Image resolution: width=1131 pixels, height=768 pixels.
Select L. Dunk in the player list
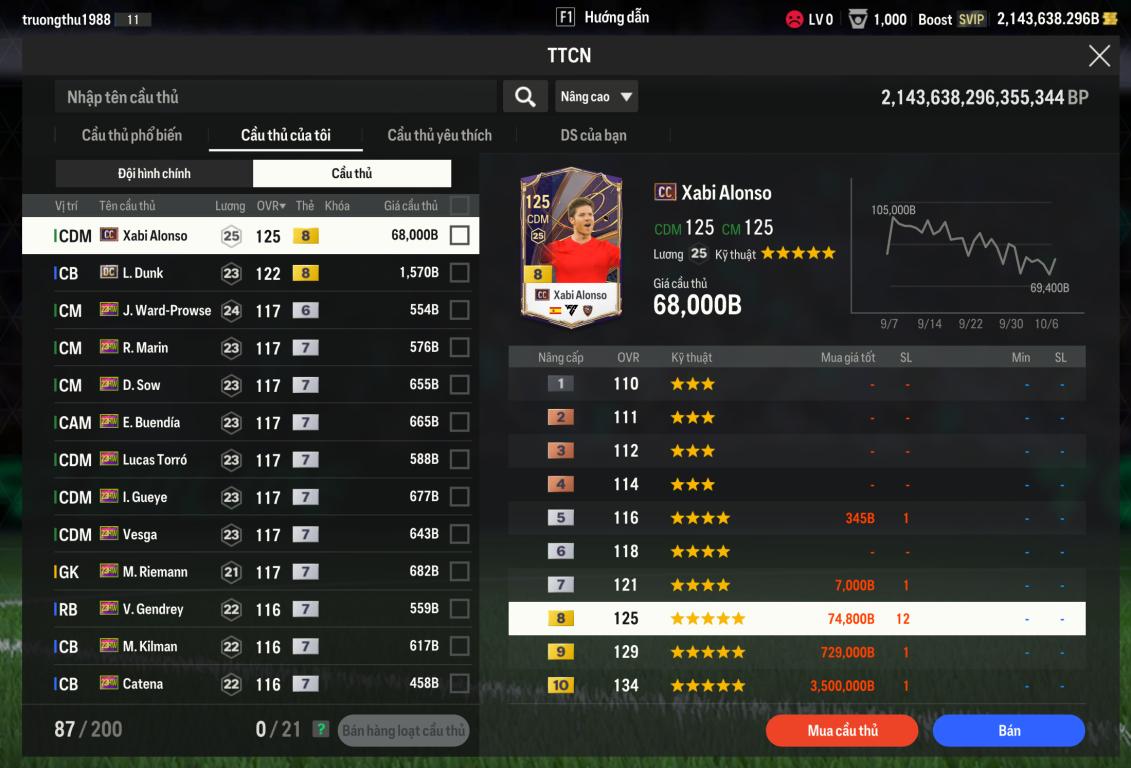143,273
